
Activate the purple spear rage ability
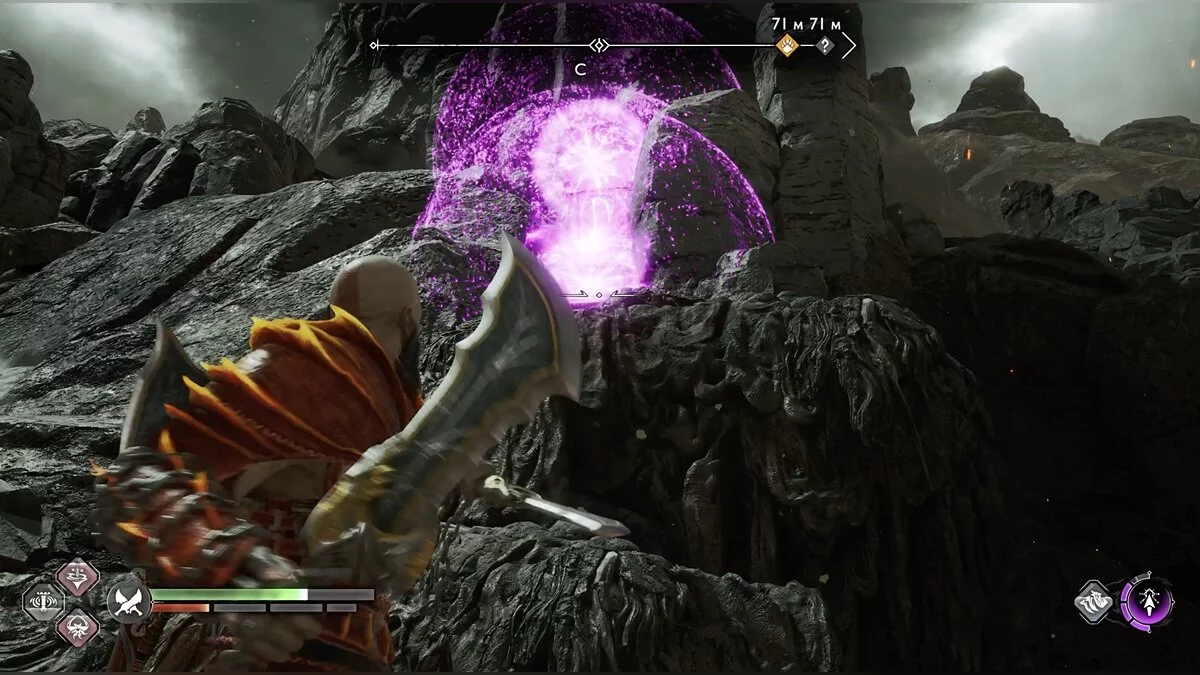click(1146, 602)
